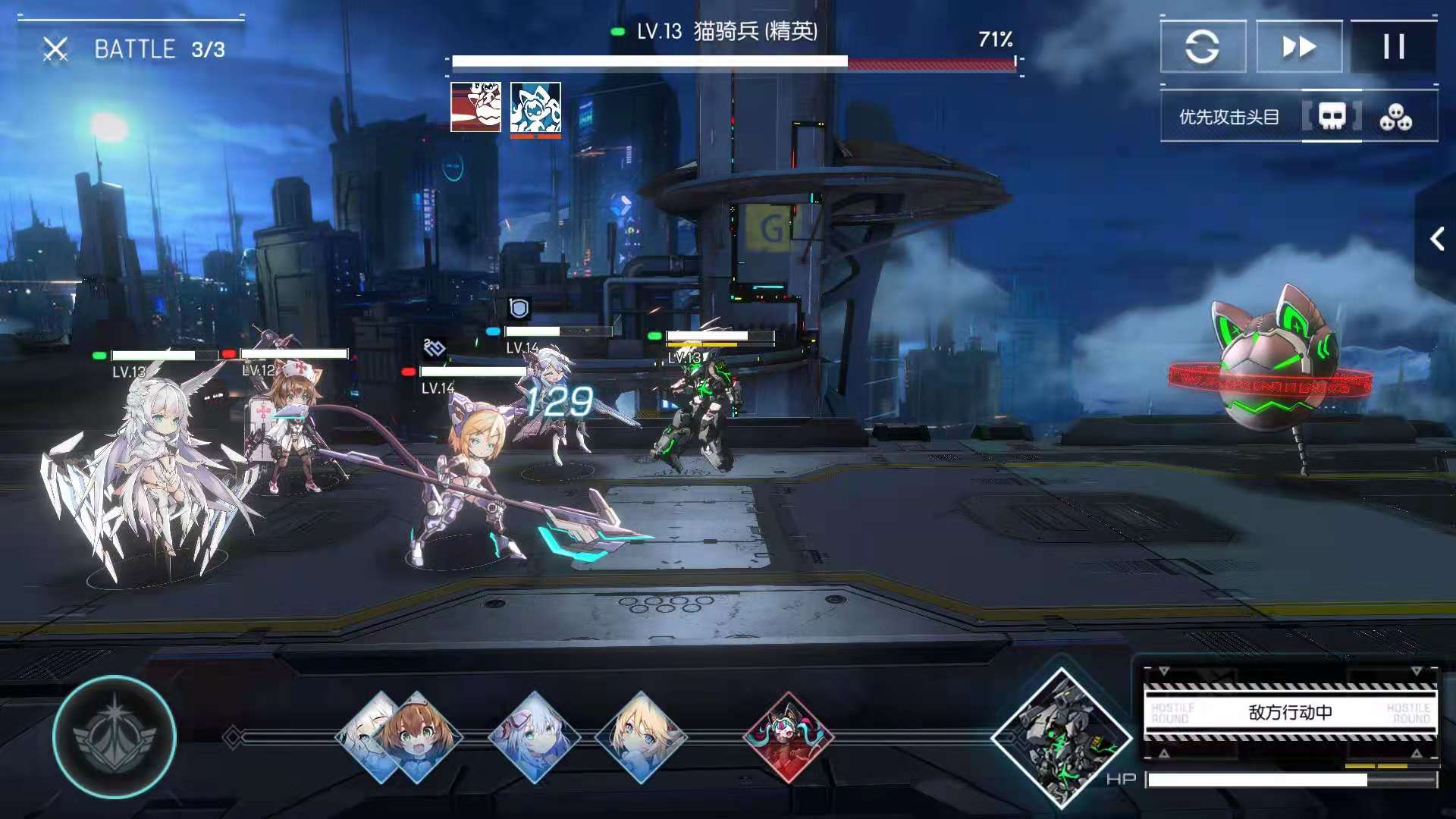
Task: Select the single skull boss-priority target mode
Action: (x=1332, y=117)
